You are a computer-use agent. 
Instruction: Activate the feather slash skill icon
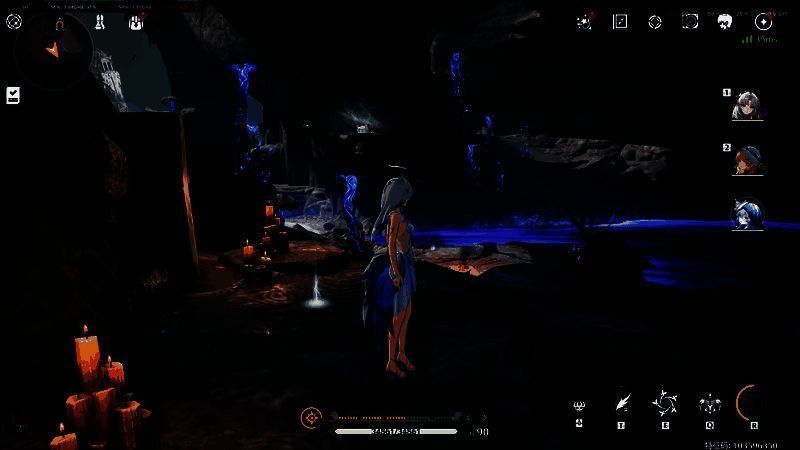[621, 402]
